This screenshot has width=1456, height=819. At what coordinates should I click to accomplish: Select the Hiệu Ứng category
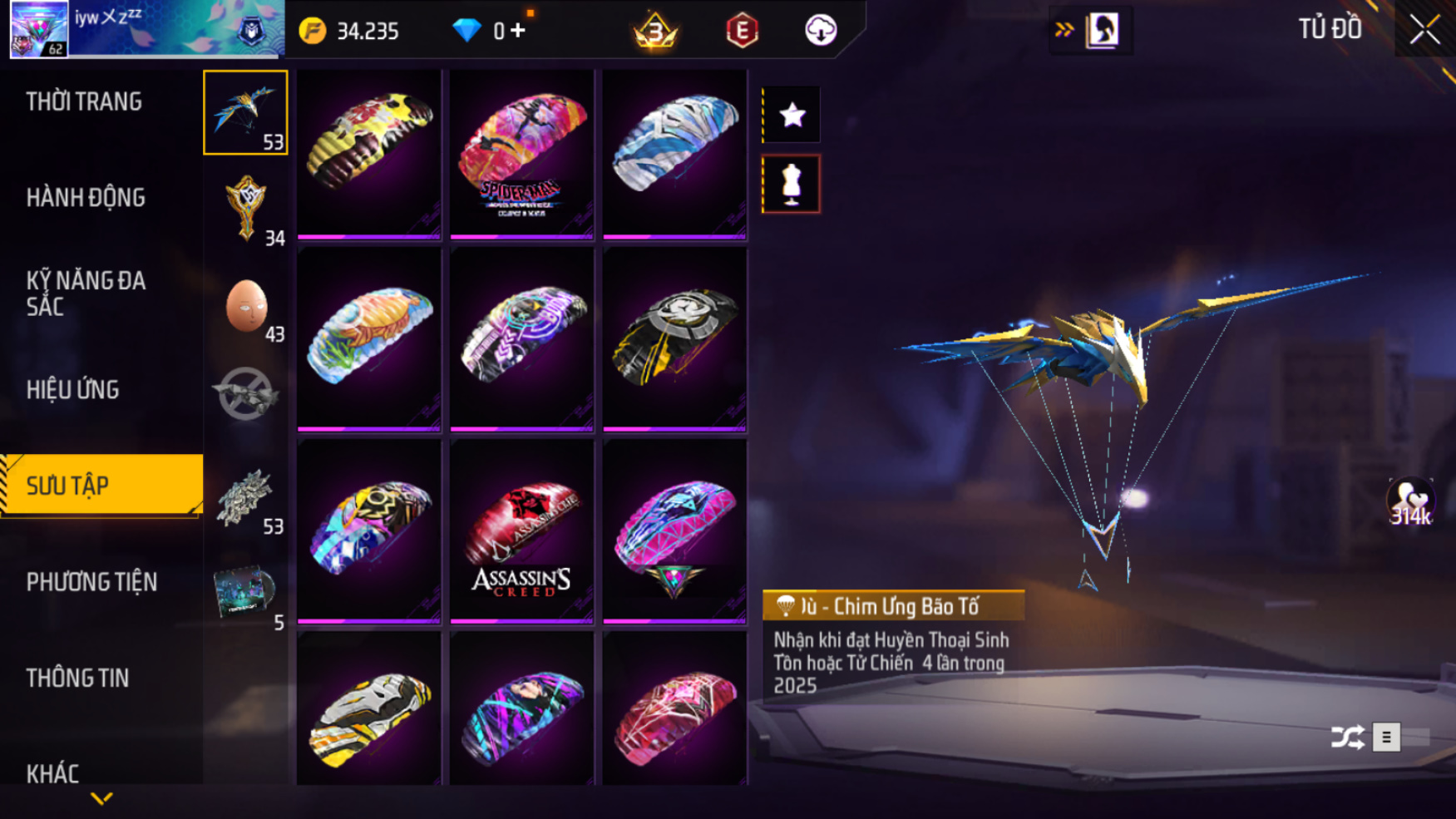coord(72,389)
